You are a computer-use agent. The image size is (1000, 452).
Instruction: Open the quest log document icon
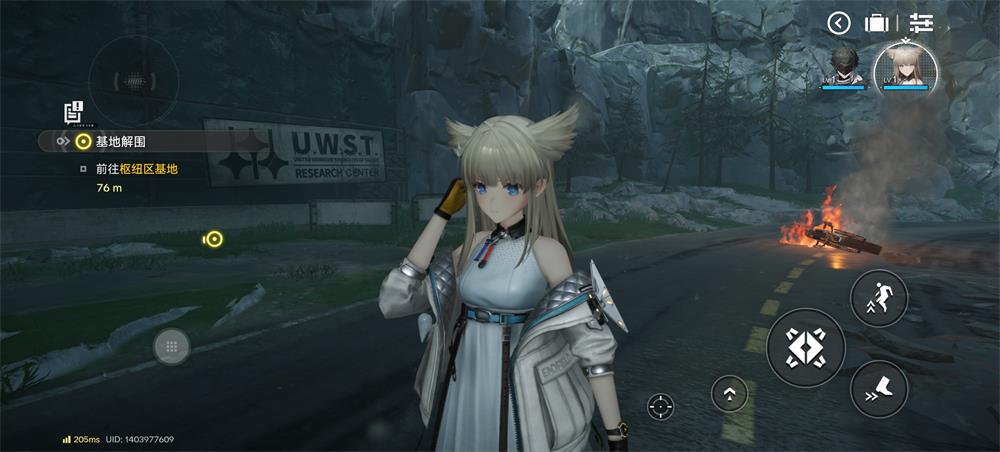coord(73,112)
